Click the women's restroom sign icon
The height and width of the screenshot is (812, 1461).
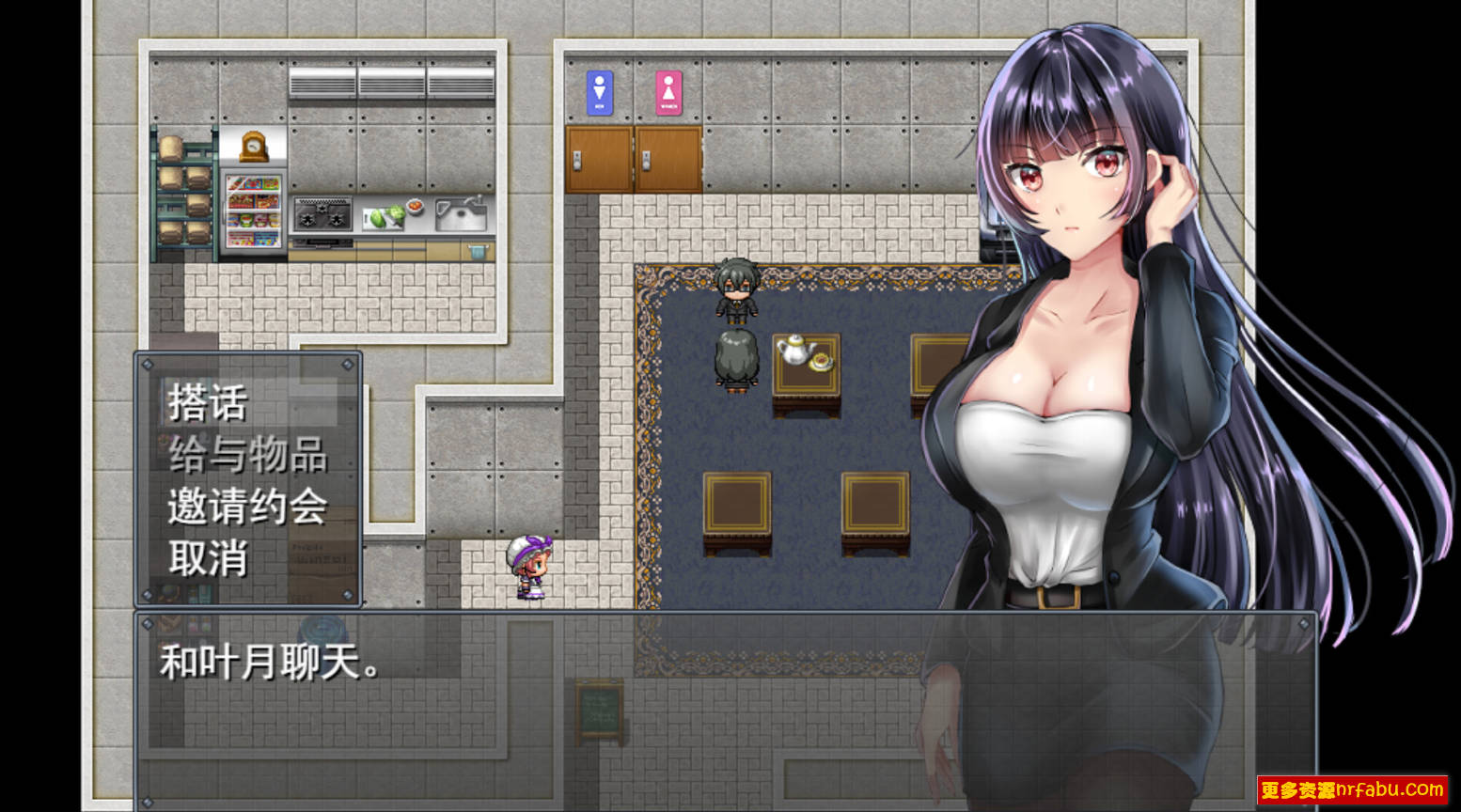(669, 91)
